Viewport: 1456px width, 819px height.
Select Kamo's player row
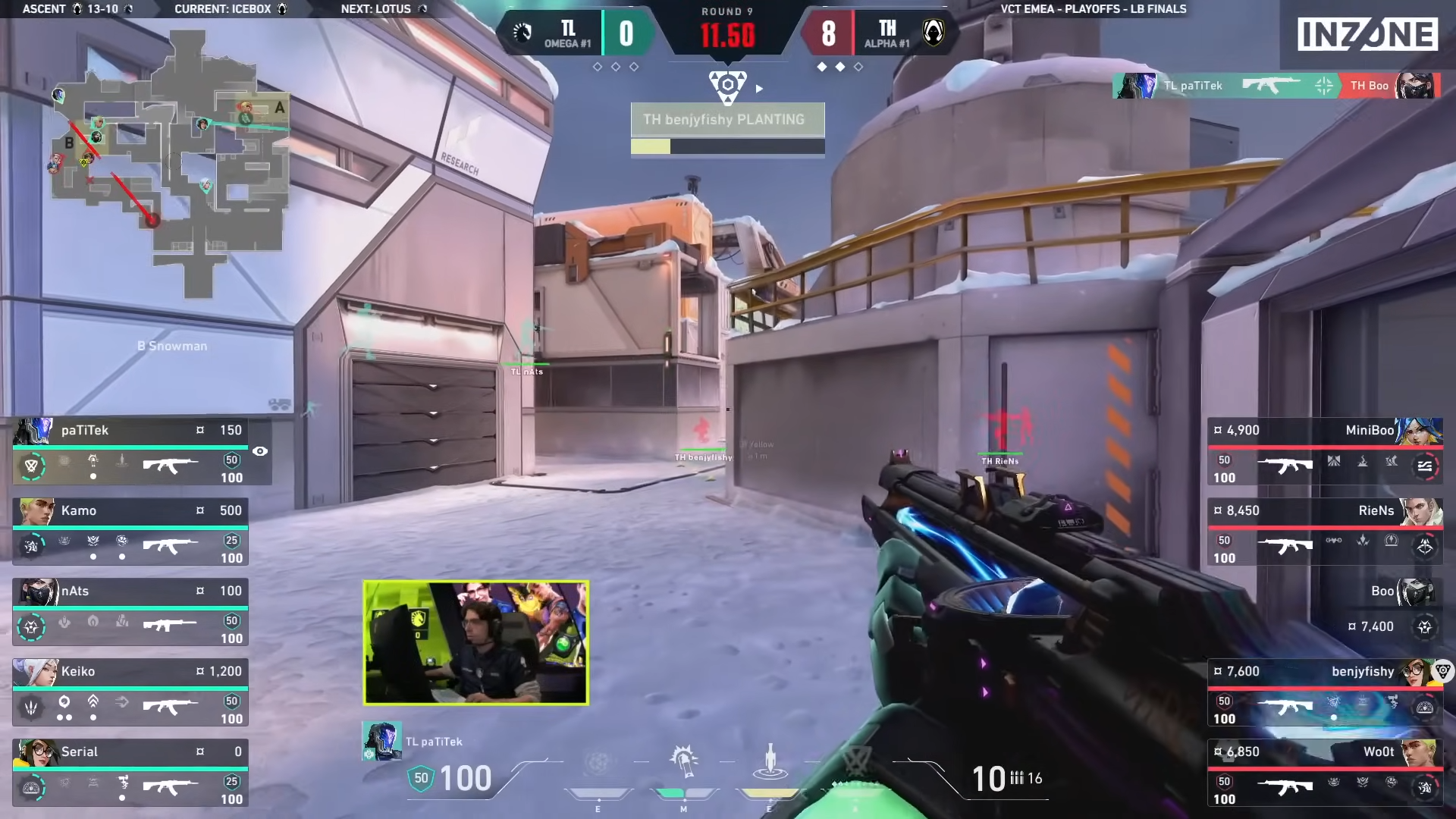click(130, 532)
